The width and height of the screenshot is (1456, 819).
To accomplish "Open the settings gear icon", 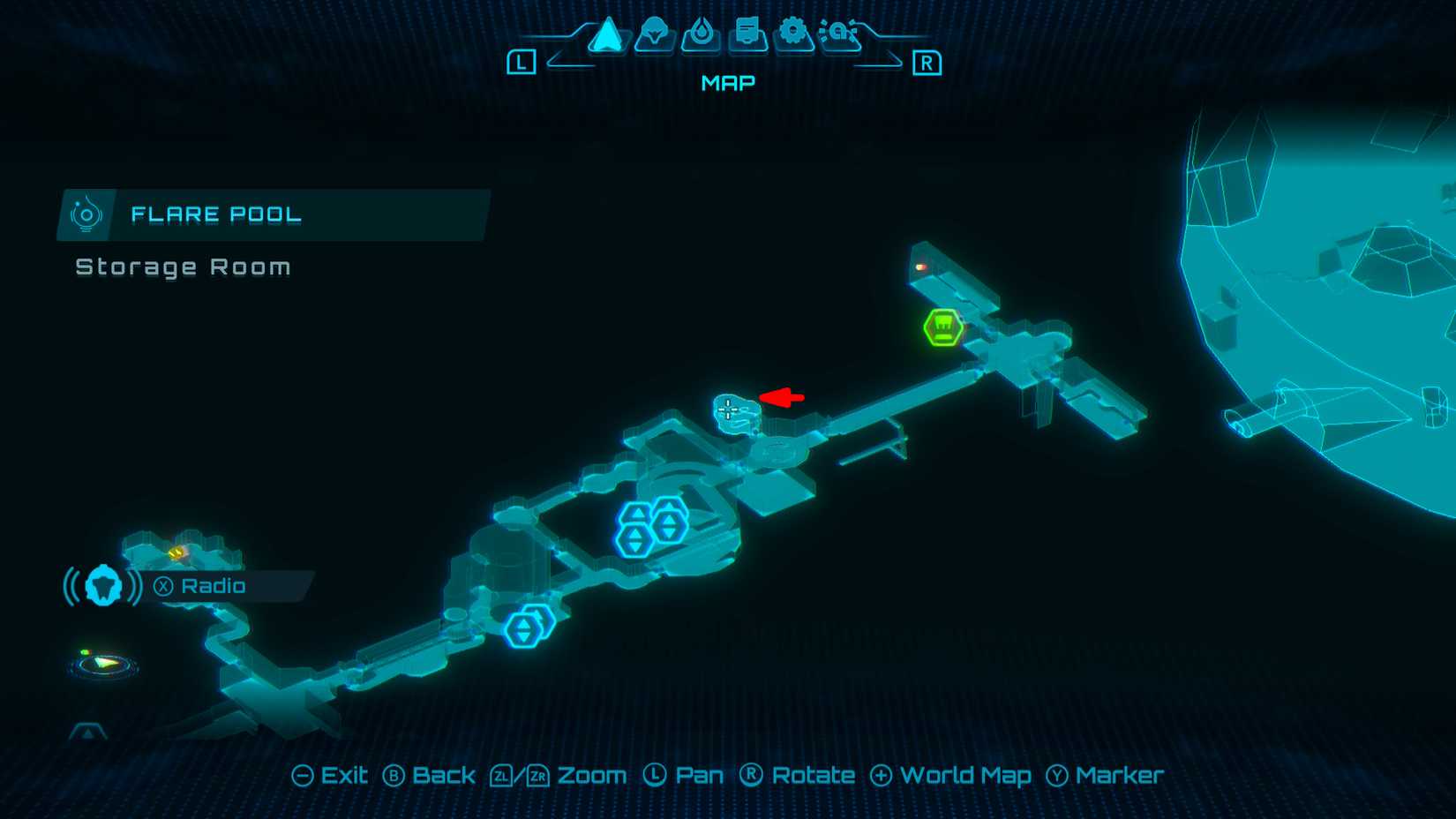I will (794, 36).
